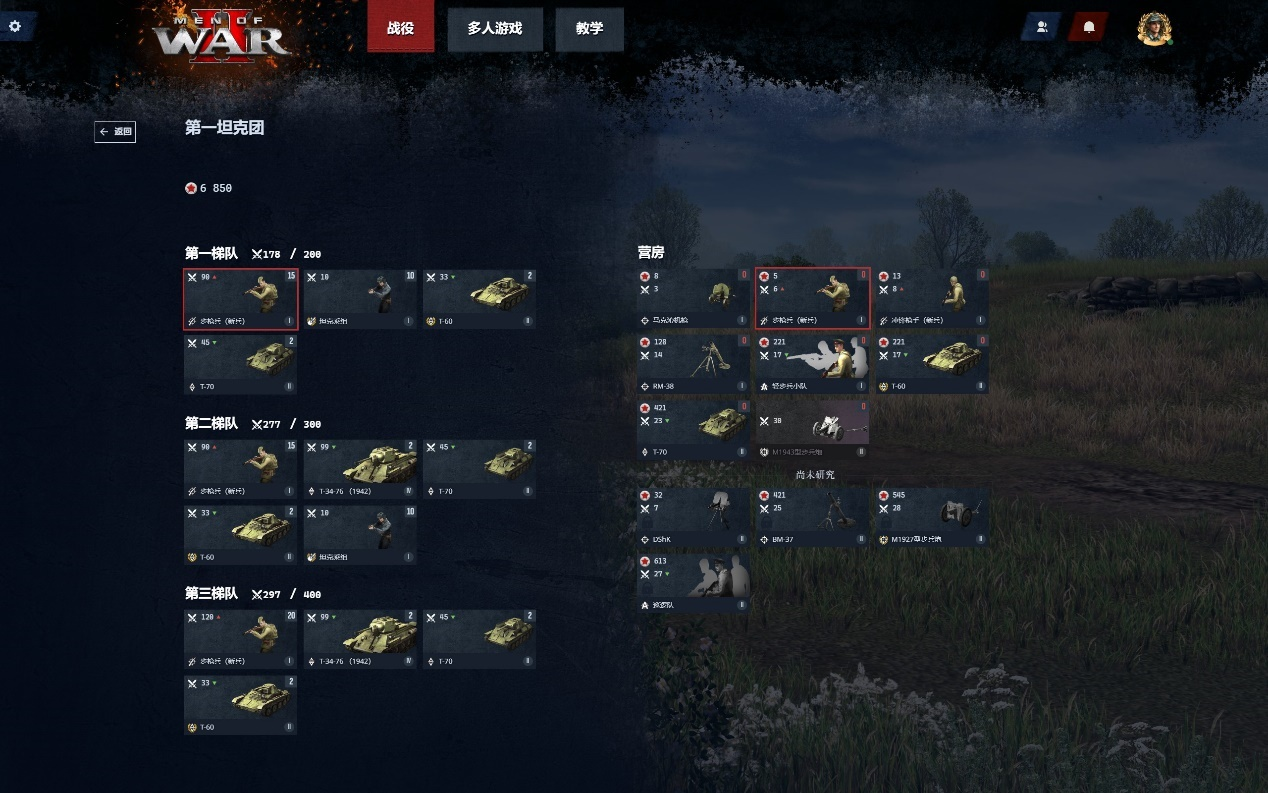1268x793 pixels.
Task: Open the 教学 tutorial tab
Action: [589, 29]
